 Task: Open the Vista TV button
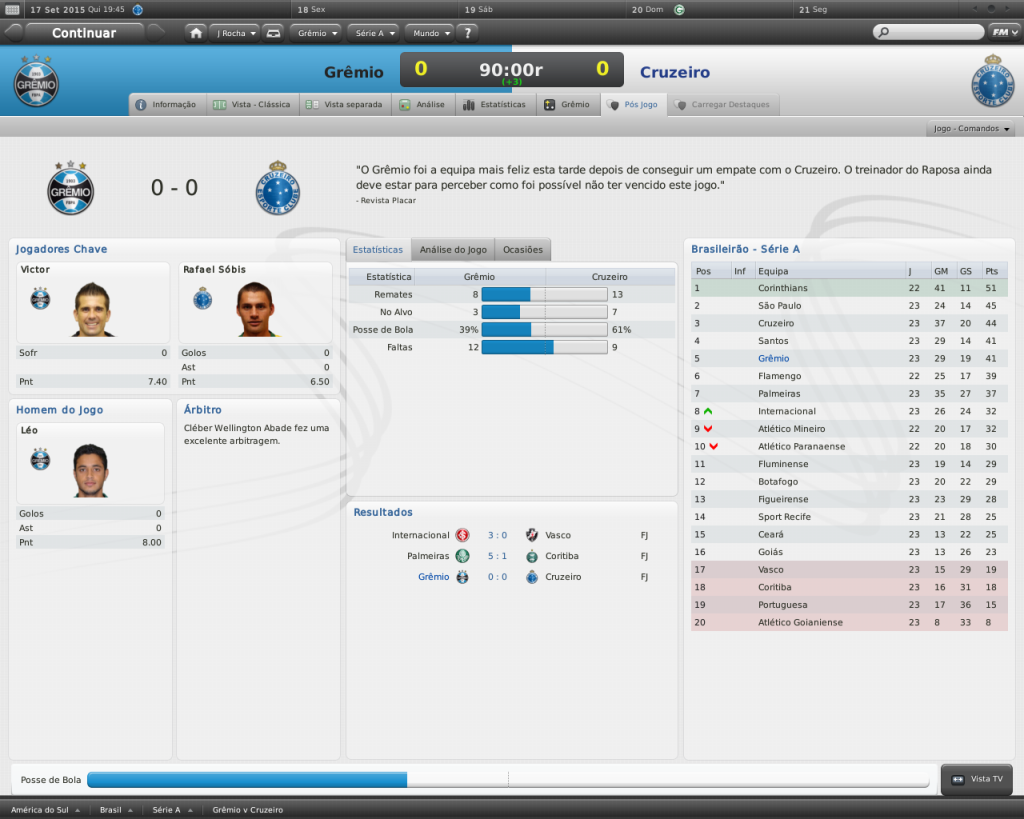tap(977, 779)
